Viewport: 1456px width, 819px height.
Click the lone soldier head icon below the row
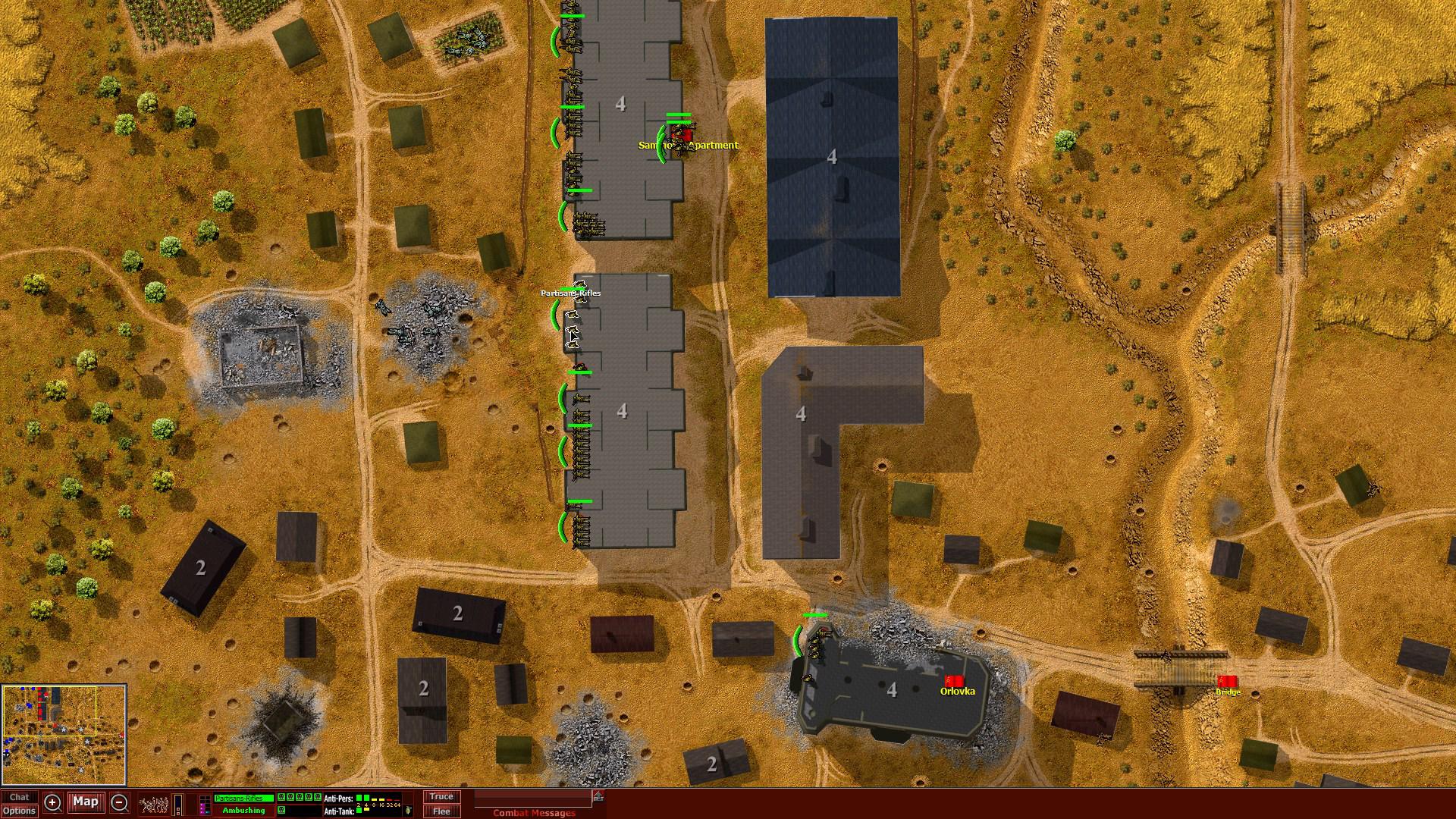point(281,809)
